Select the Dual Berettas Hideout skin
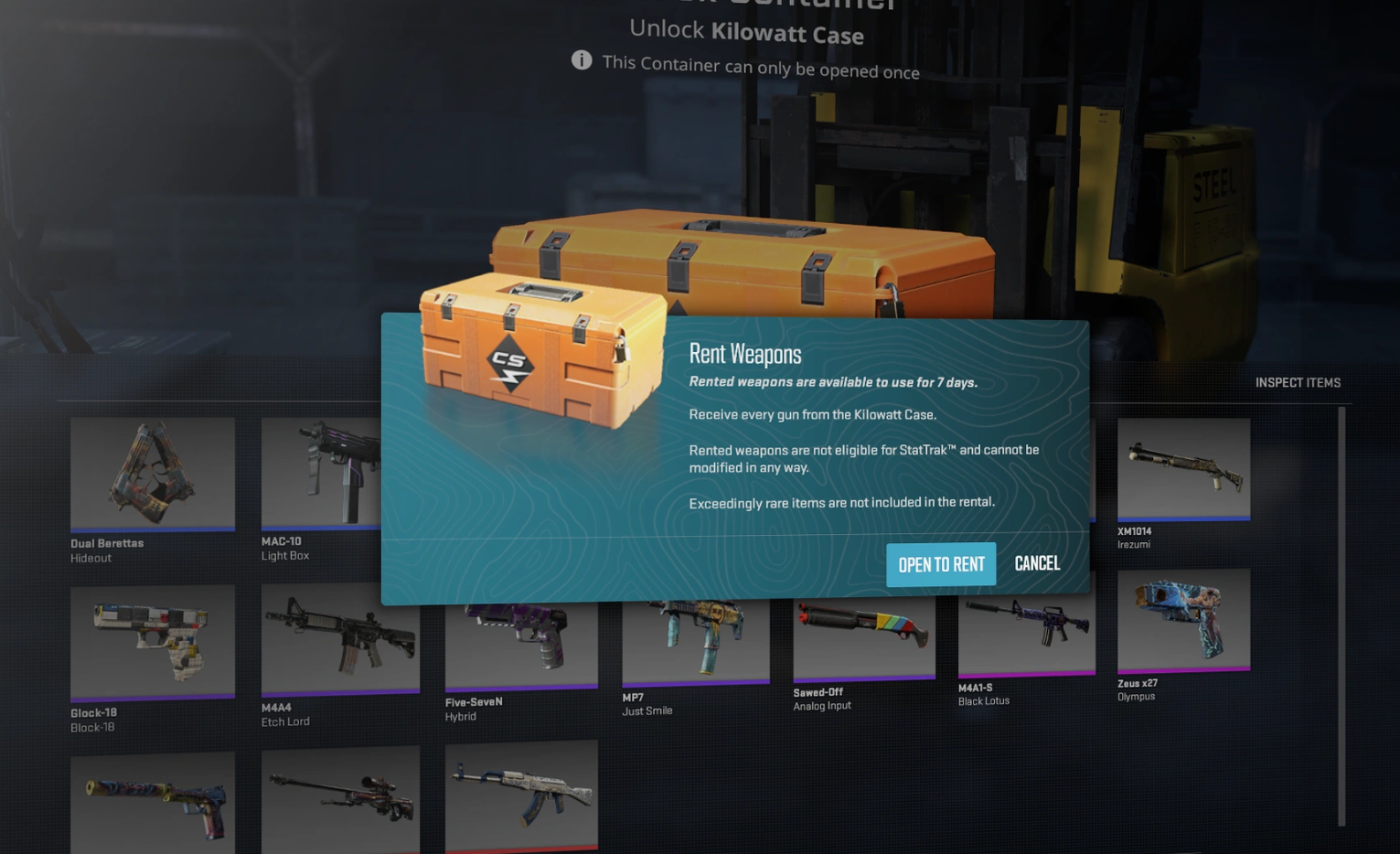 coord(153,474)
